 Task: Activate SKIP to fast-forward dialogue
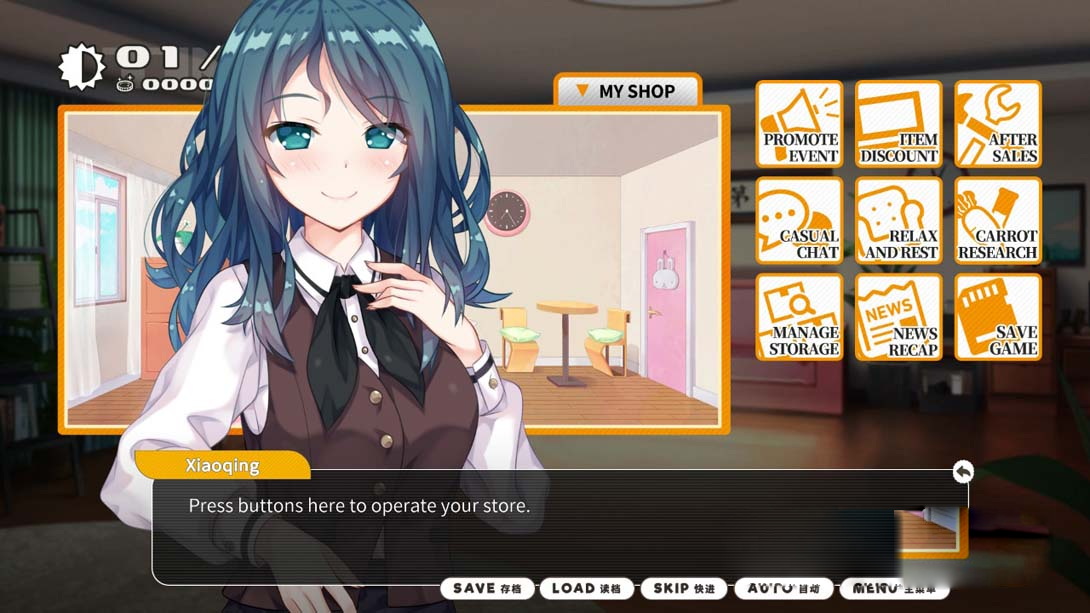[x=684, y=589]
